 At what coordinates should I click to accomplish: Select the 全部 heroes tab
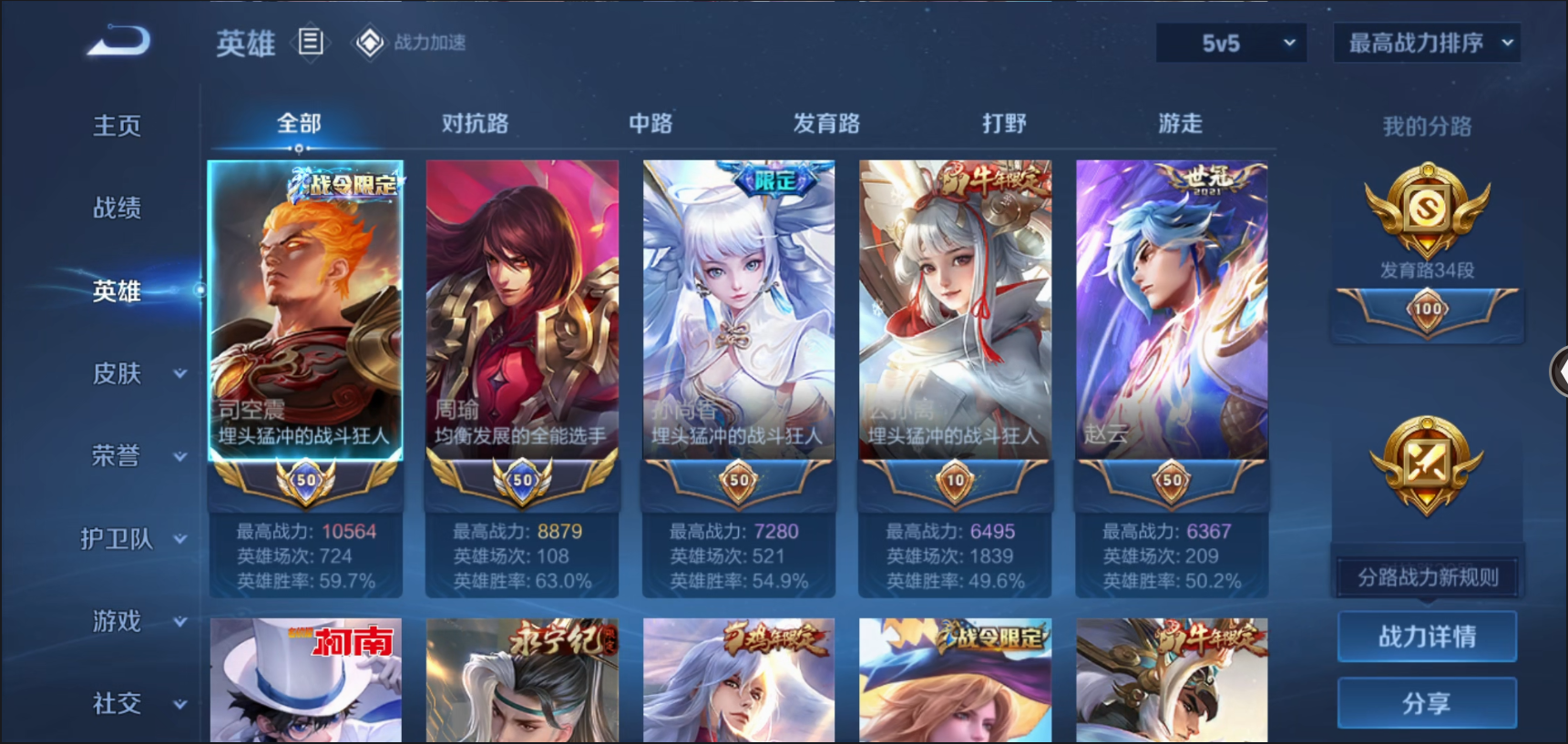tap(299, 123)
